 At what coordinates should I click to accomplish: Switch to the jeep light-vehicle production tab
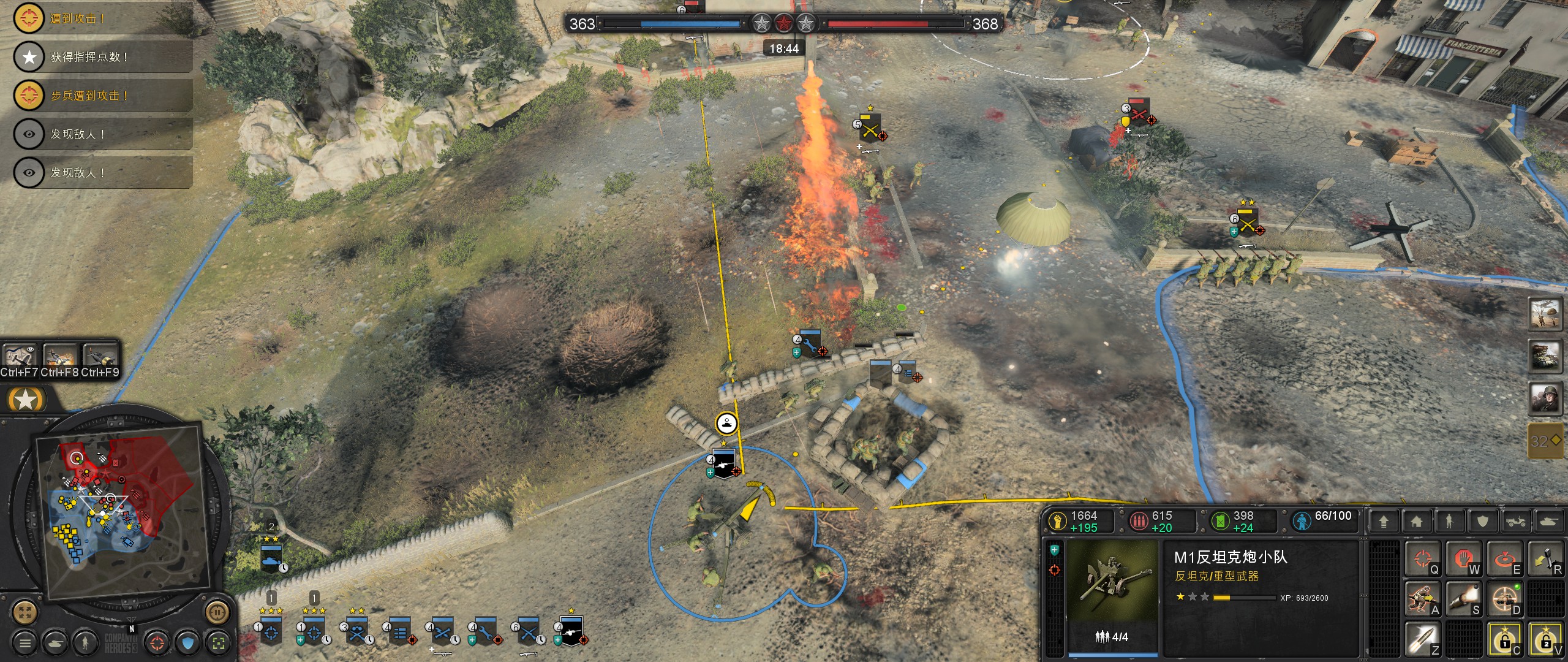pos(1515,522)
